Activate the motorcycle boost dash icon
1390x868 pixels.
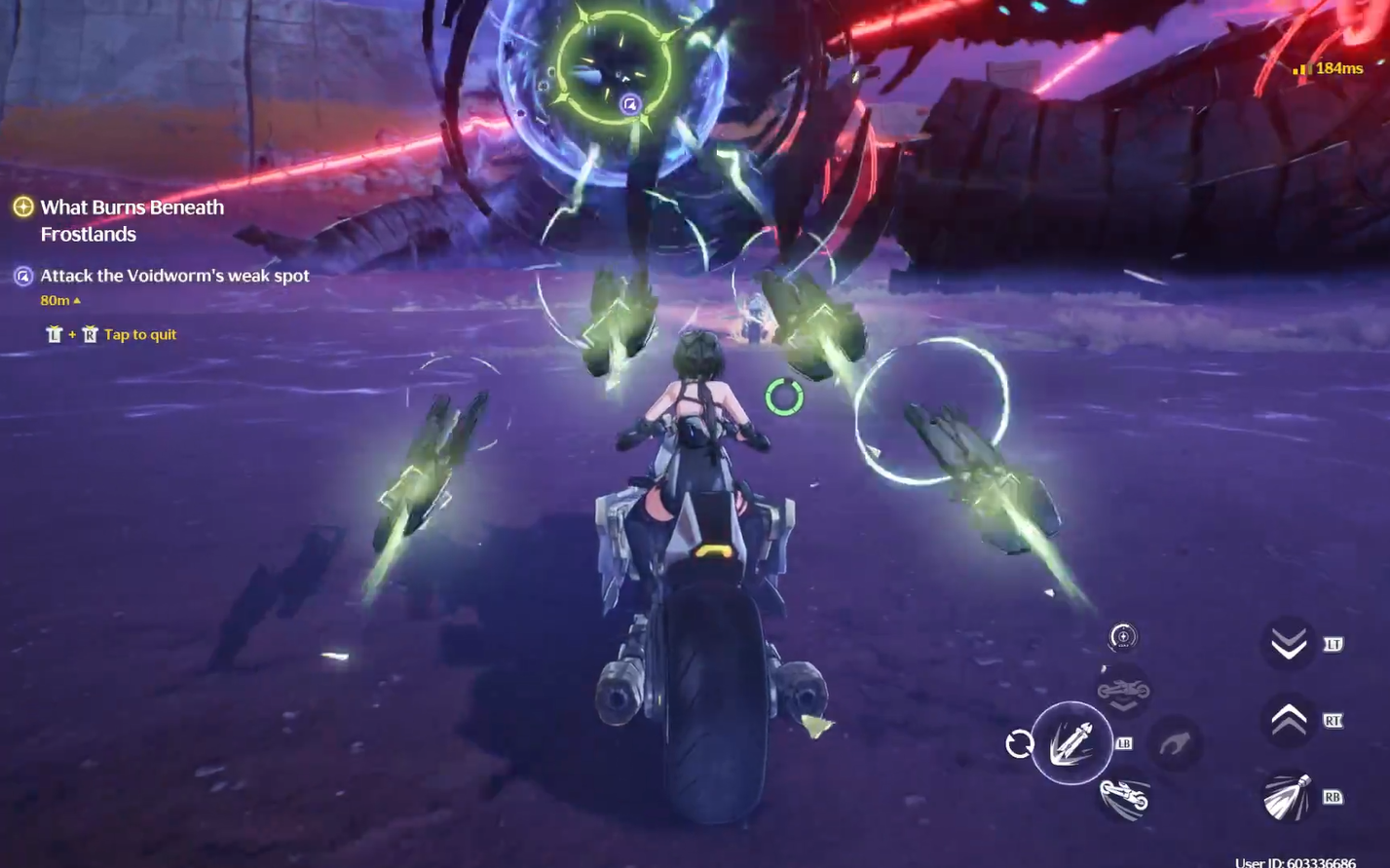1125,798
